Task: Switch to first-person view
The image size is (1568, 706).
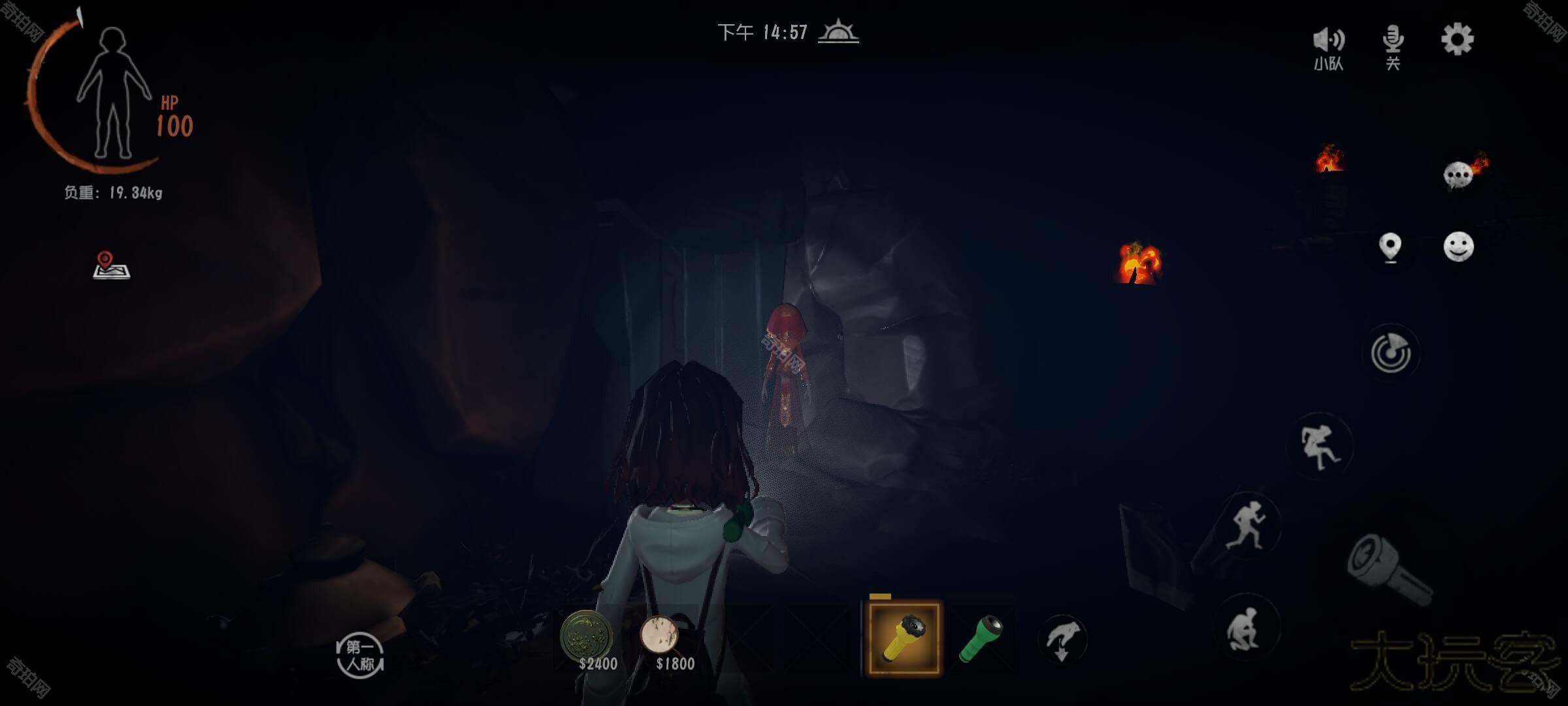Action: coord(360,656)
